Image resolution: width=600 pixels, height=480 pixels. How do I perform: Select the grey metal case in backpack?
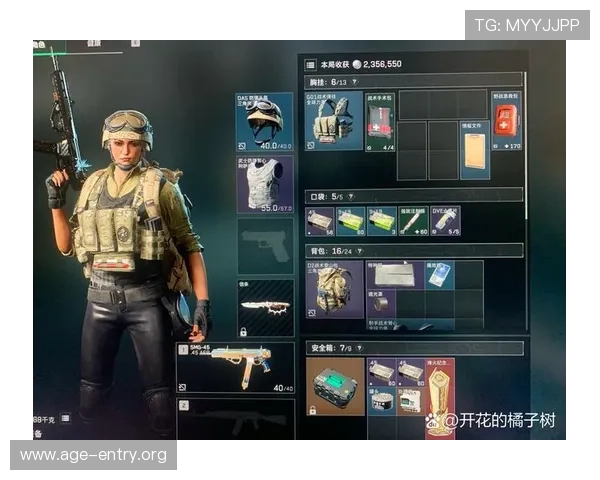coord(396,274)
